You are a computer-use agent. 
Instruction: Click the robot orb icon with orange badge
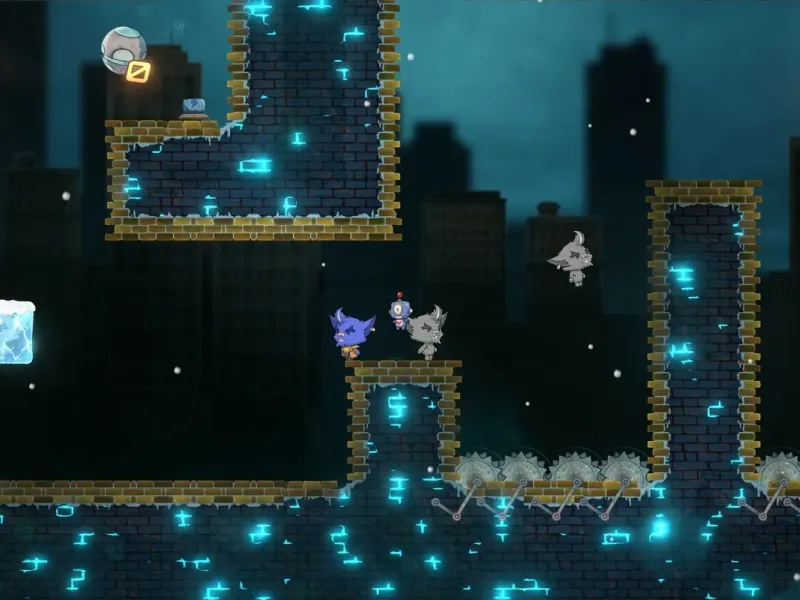pyautogui.click(x=125, y=52)
